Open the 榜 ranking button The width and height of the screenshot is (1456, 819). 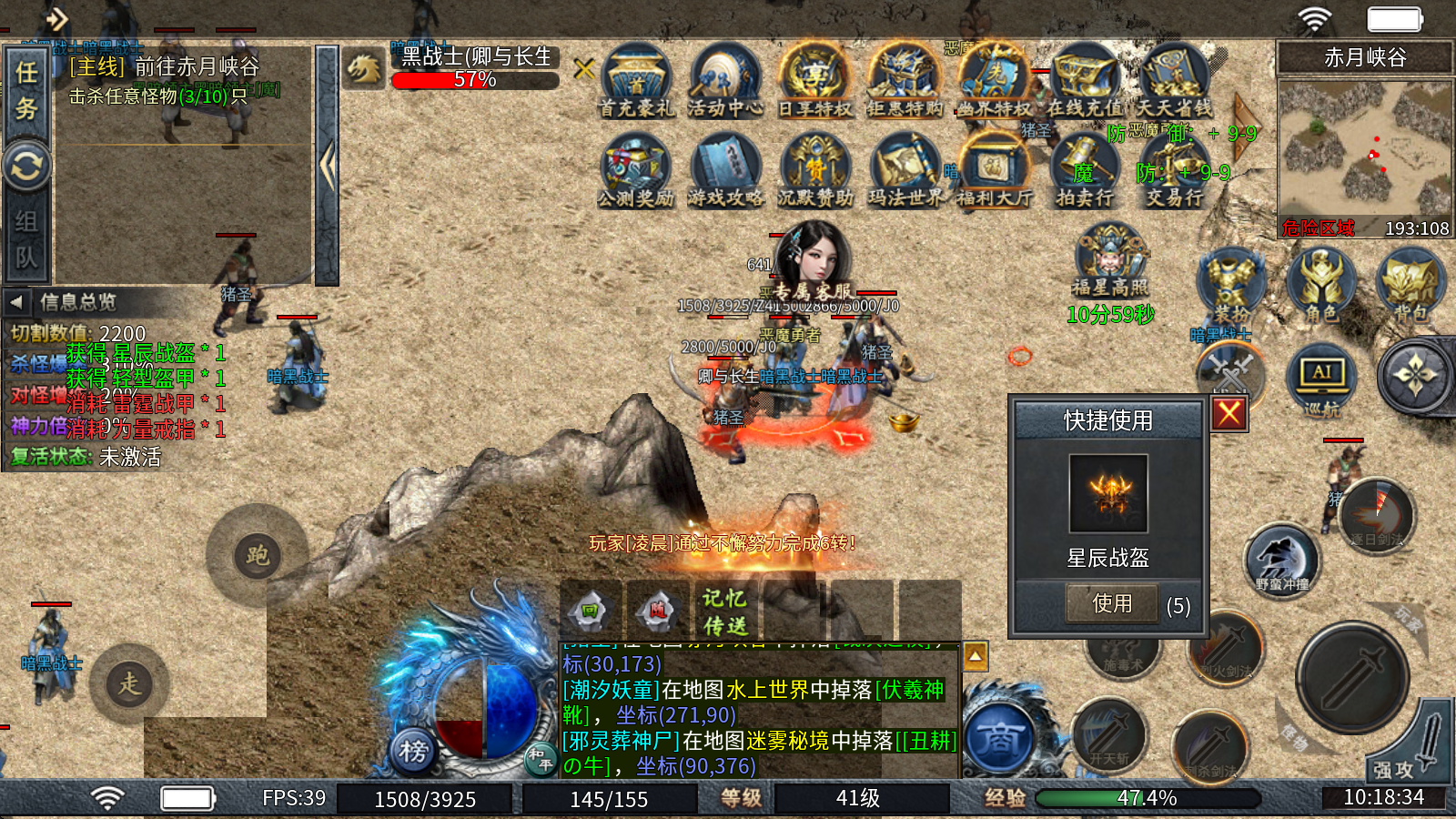413,751
